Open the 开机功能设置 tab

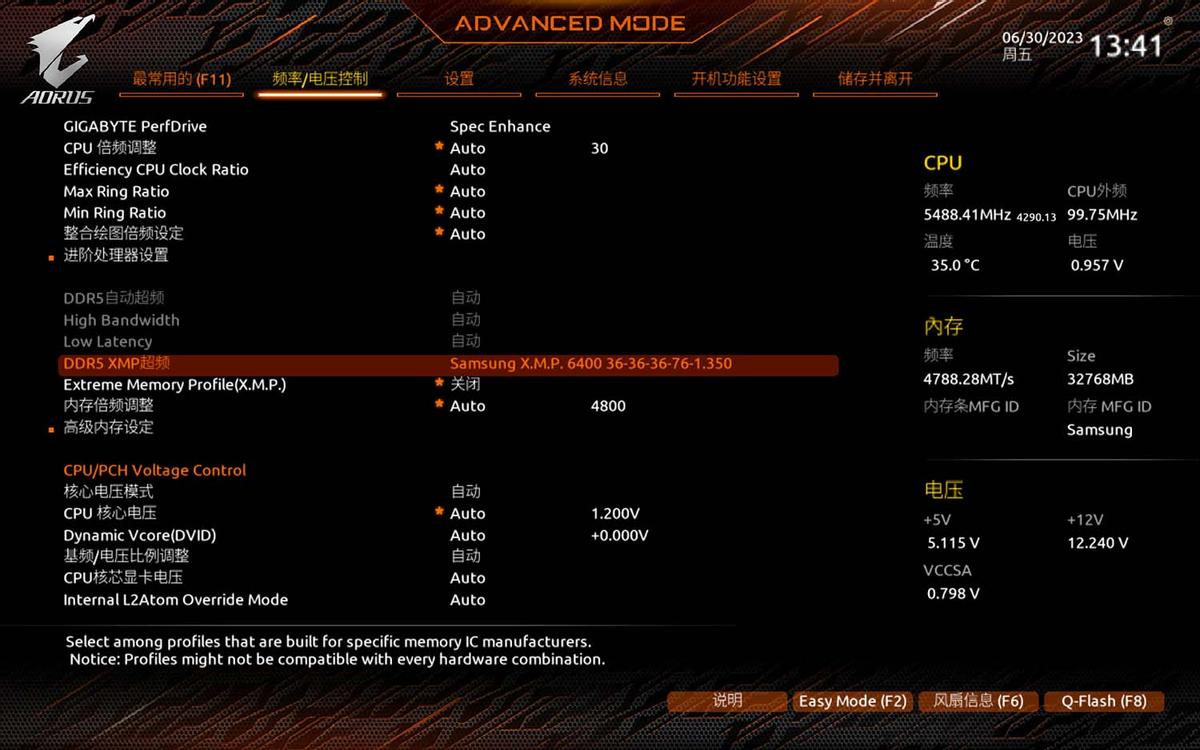click(x=736, y=79)
